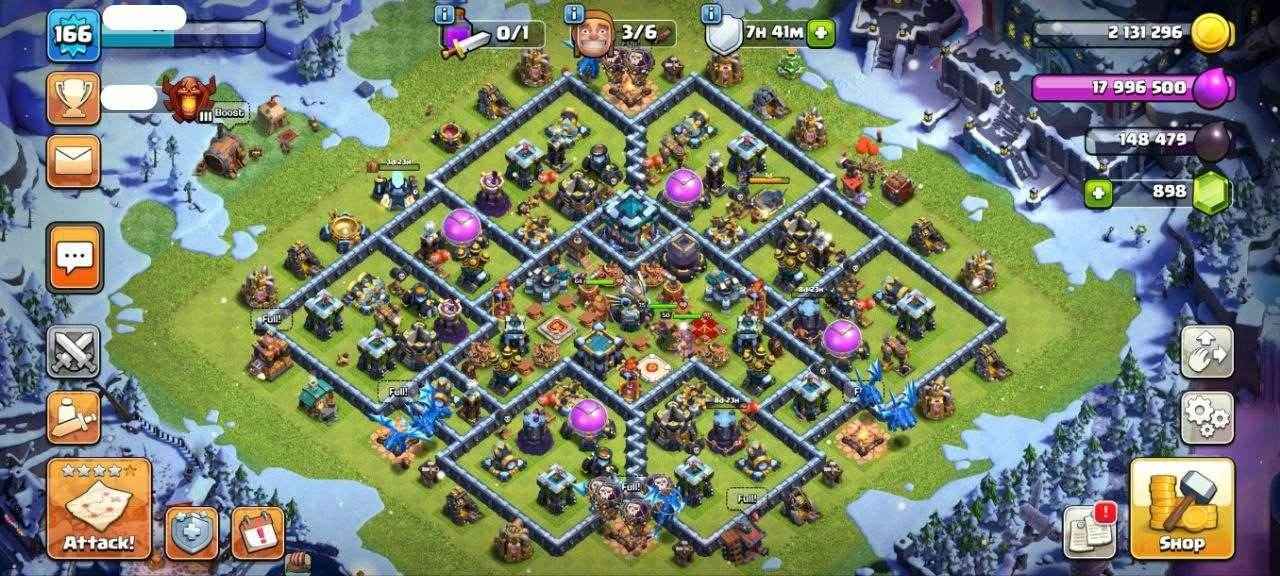Open the army training overview
Image resolution: width=1280 pixels, height=576 pixels.
[x=74, y=417]
